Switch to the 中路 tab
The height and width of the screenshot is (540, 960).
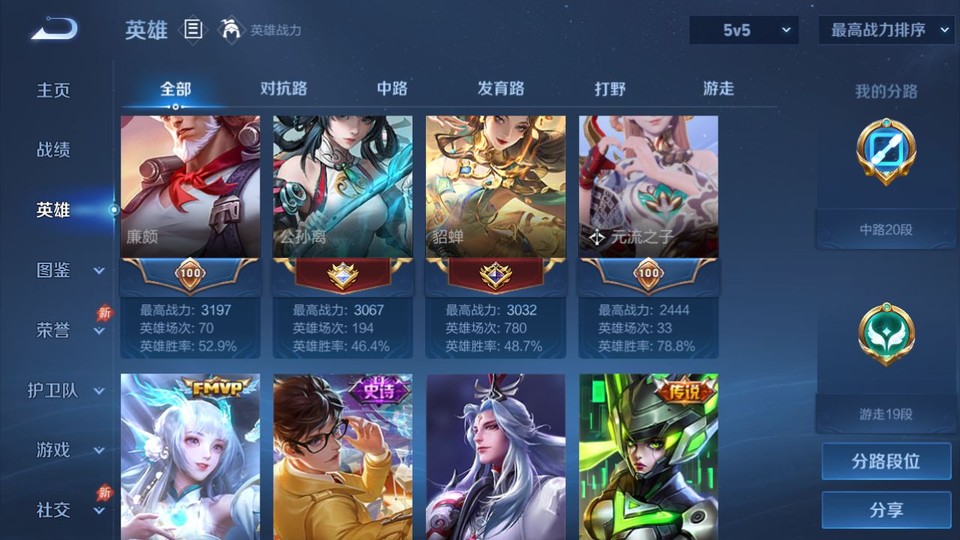(392, 89)
